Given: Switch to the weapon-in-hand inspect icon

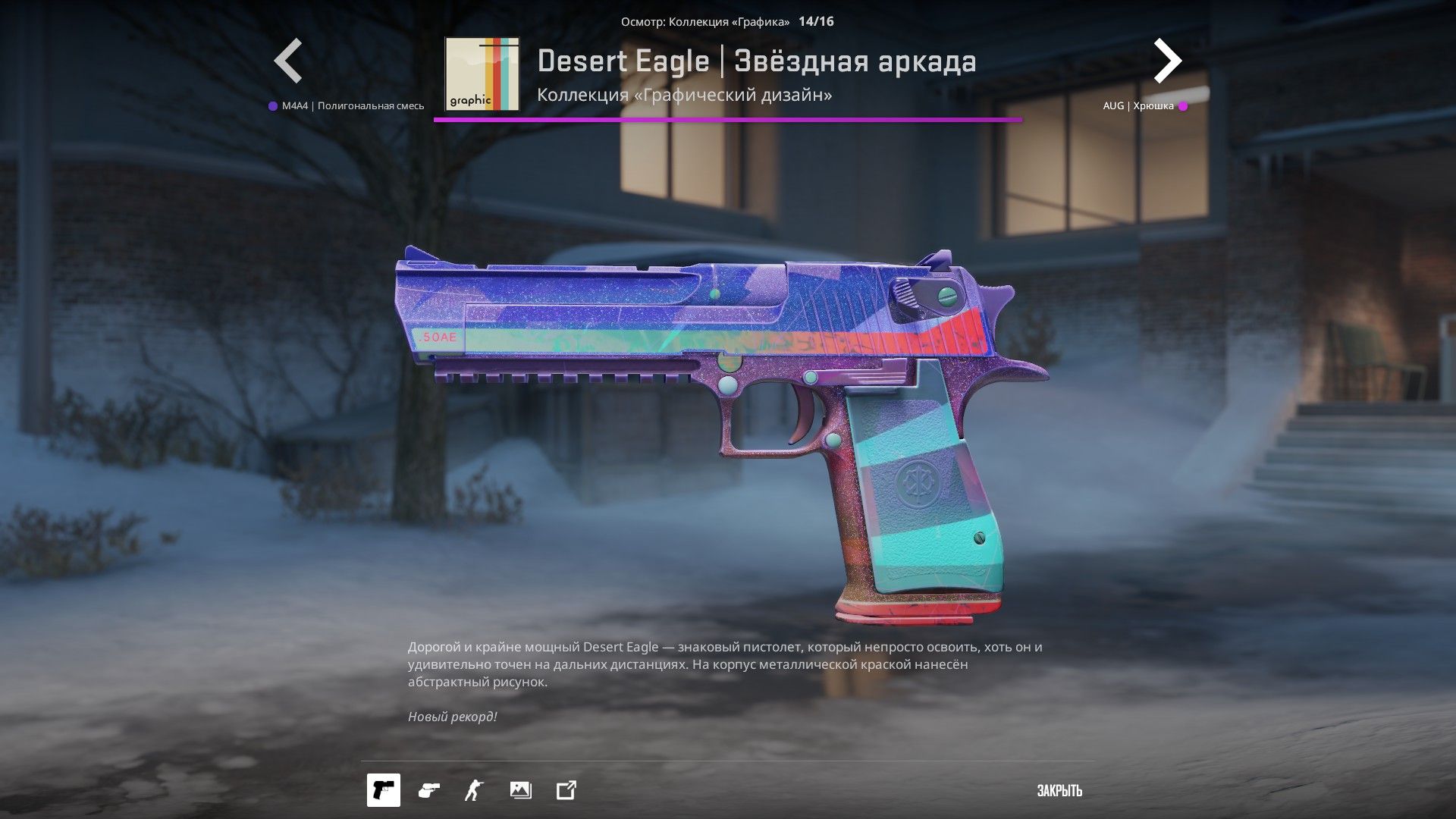Looking at the screenshot, I should [x=428, y=790].
